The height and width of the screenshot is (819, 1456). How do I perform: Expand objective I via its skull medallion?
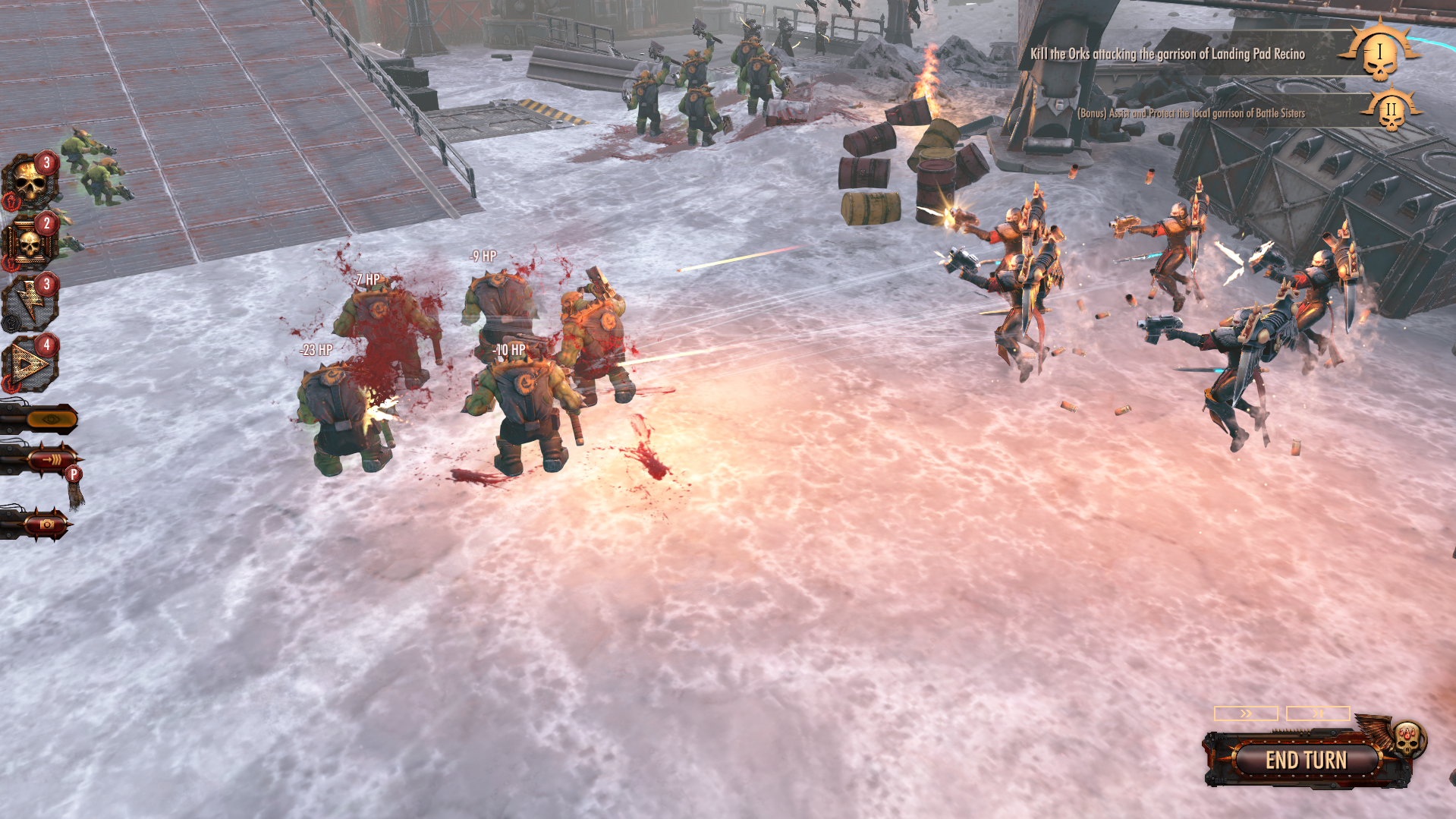coord(1379,53)
